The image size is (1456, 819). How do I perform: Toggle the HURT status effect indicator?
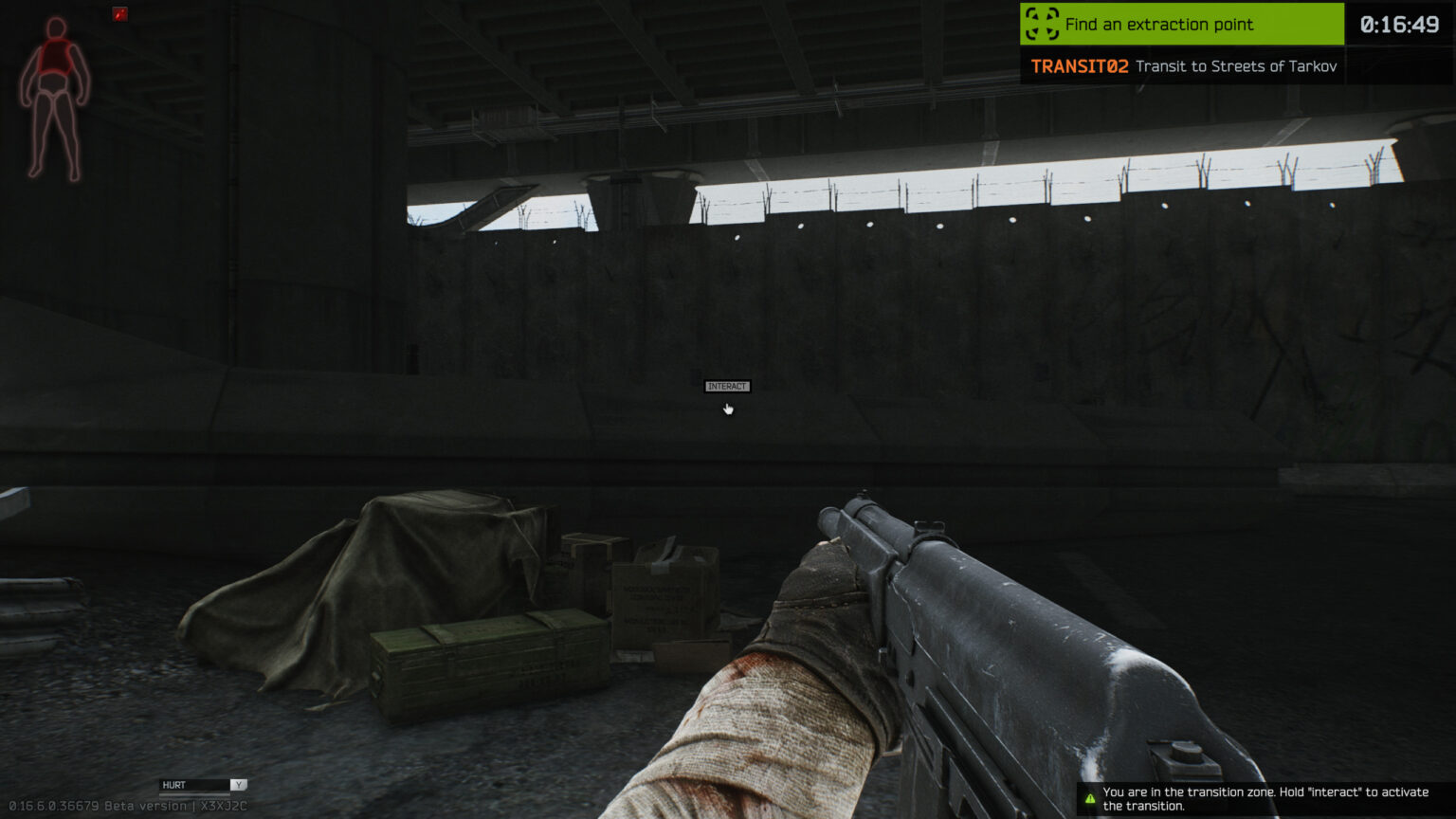[x=173, y=784]
